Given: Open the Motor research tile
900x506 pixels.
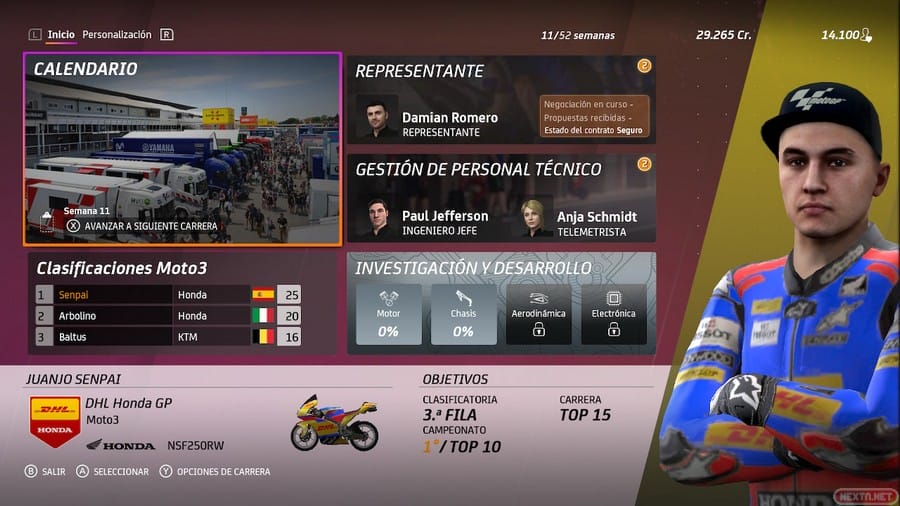Looking at the screenshot, I should click(389, 314).
